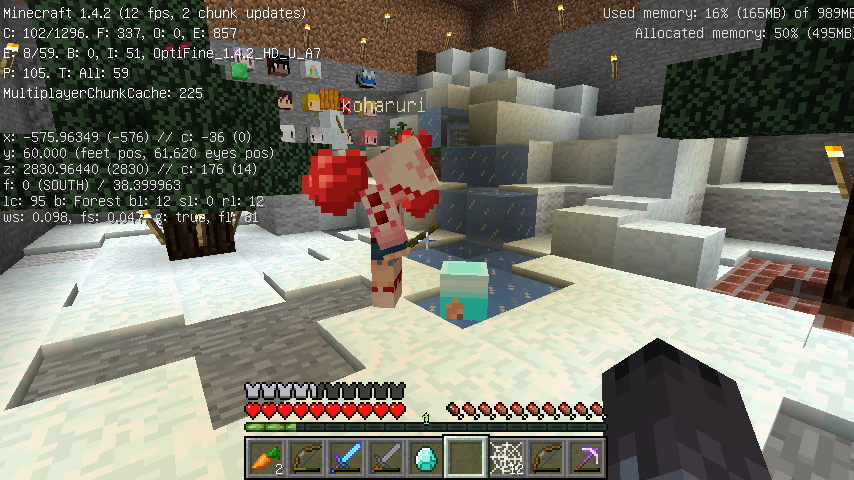854x480 pixels.
Task: Select the carrot hotbar slot
Action: tap(265, 458)
